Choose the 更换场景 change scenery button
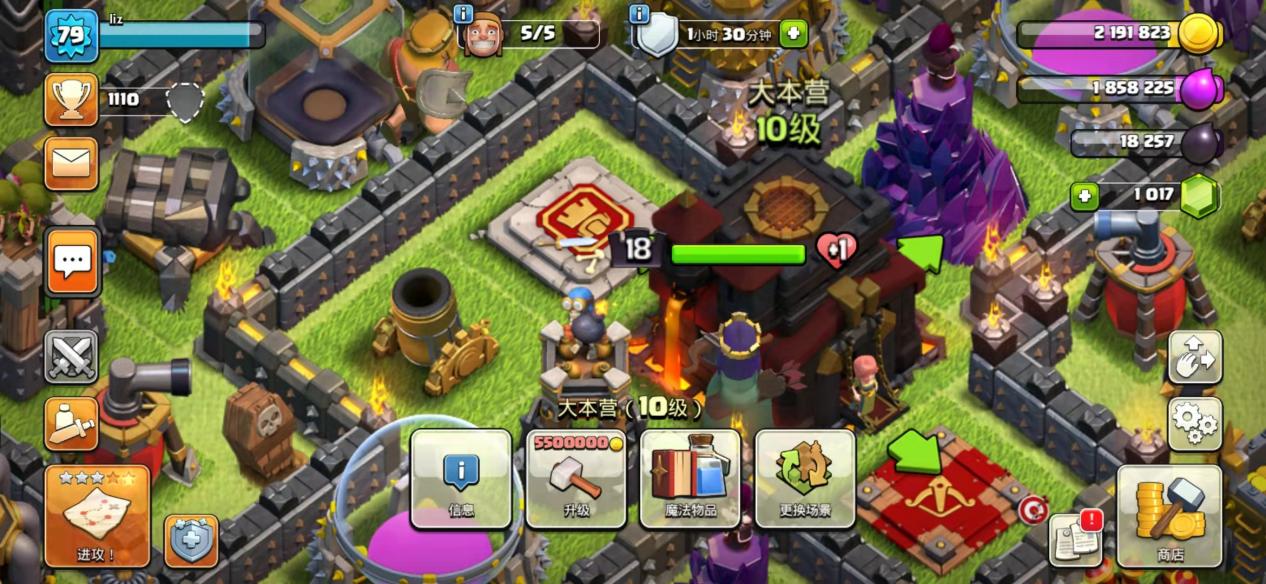Image resolution: width=1266 pixels, height=584 pixels. tap(805, 479)
